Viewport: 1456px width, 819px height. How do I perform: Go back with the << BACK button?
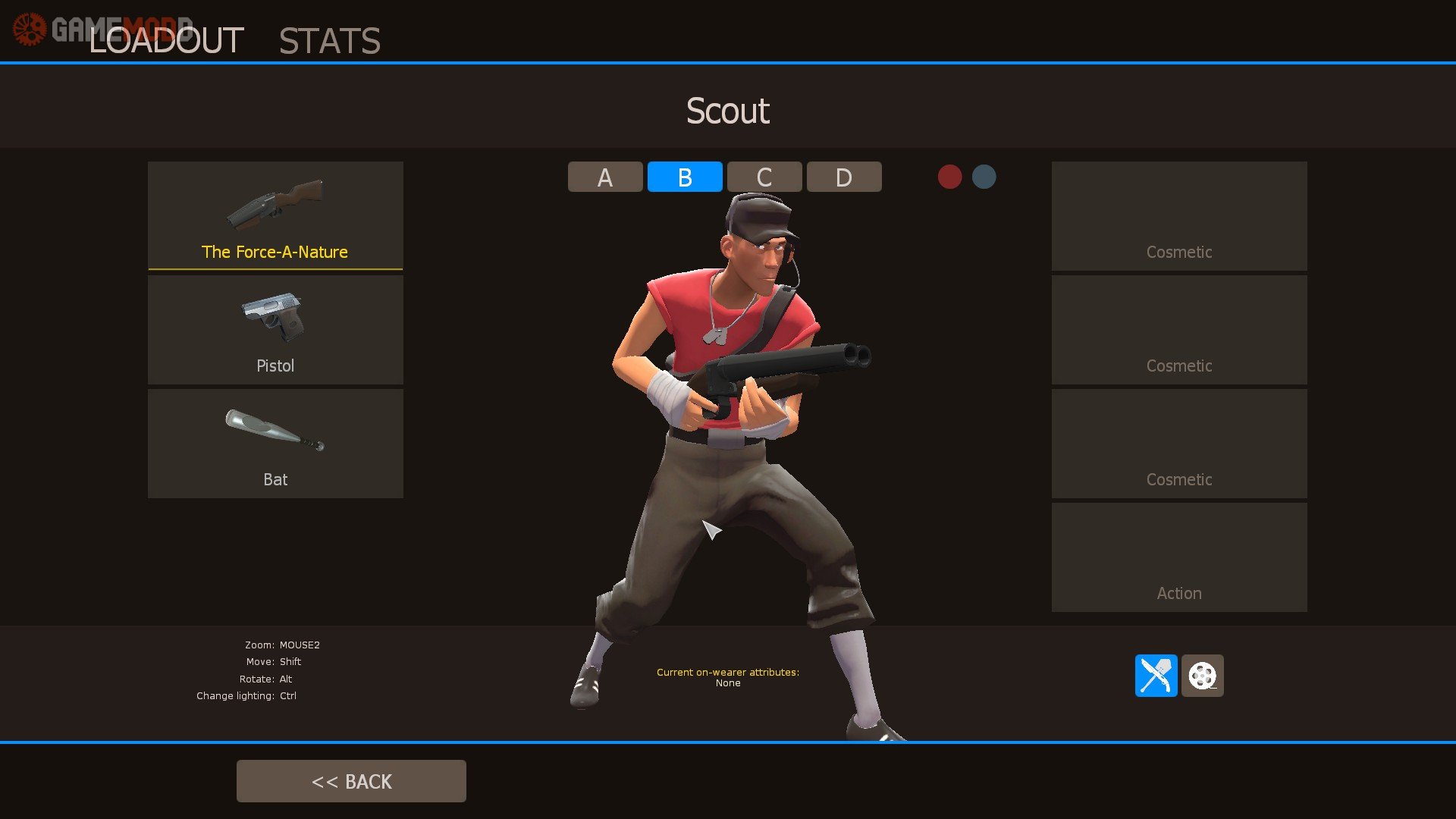(351, 781)
